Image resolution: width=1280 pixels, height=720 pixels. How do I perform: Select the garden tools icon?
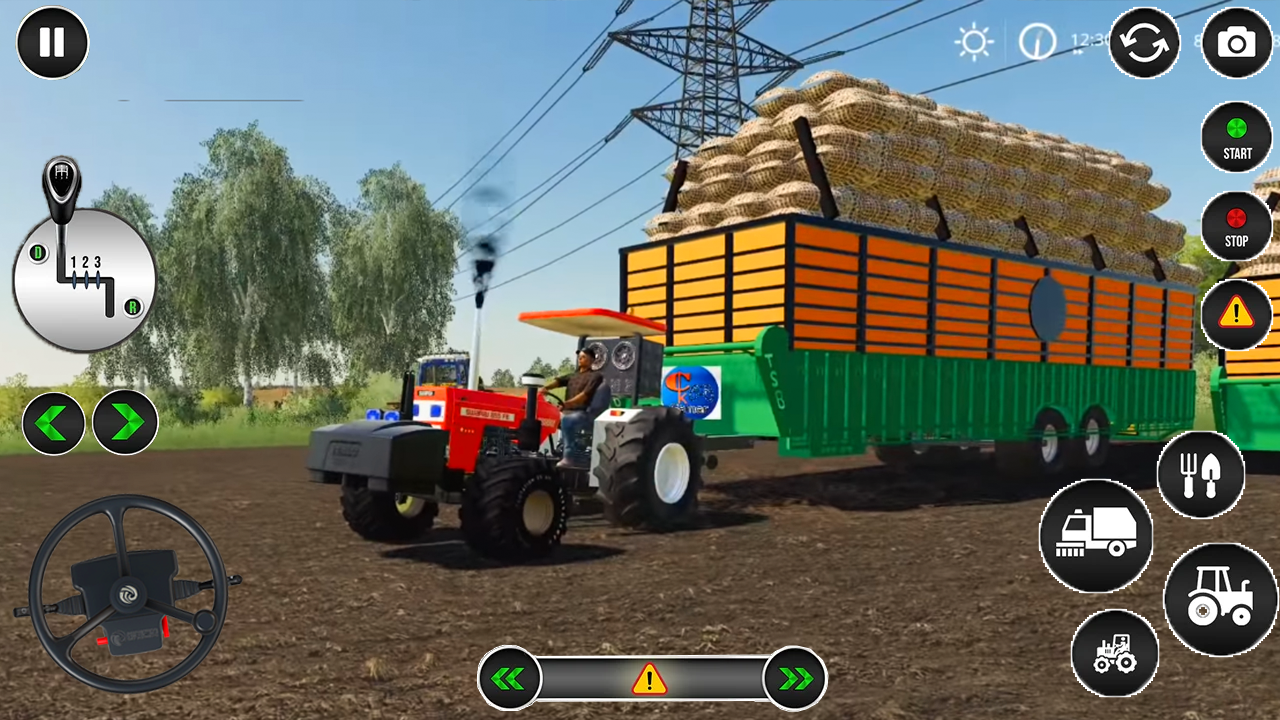1202,475
